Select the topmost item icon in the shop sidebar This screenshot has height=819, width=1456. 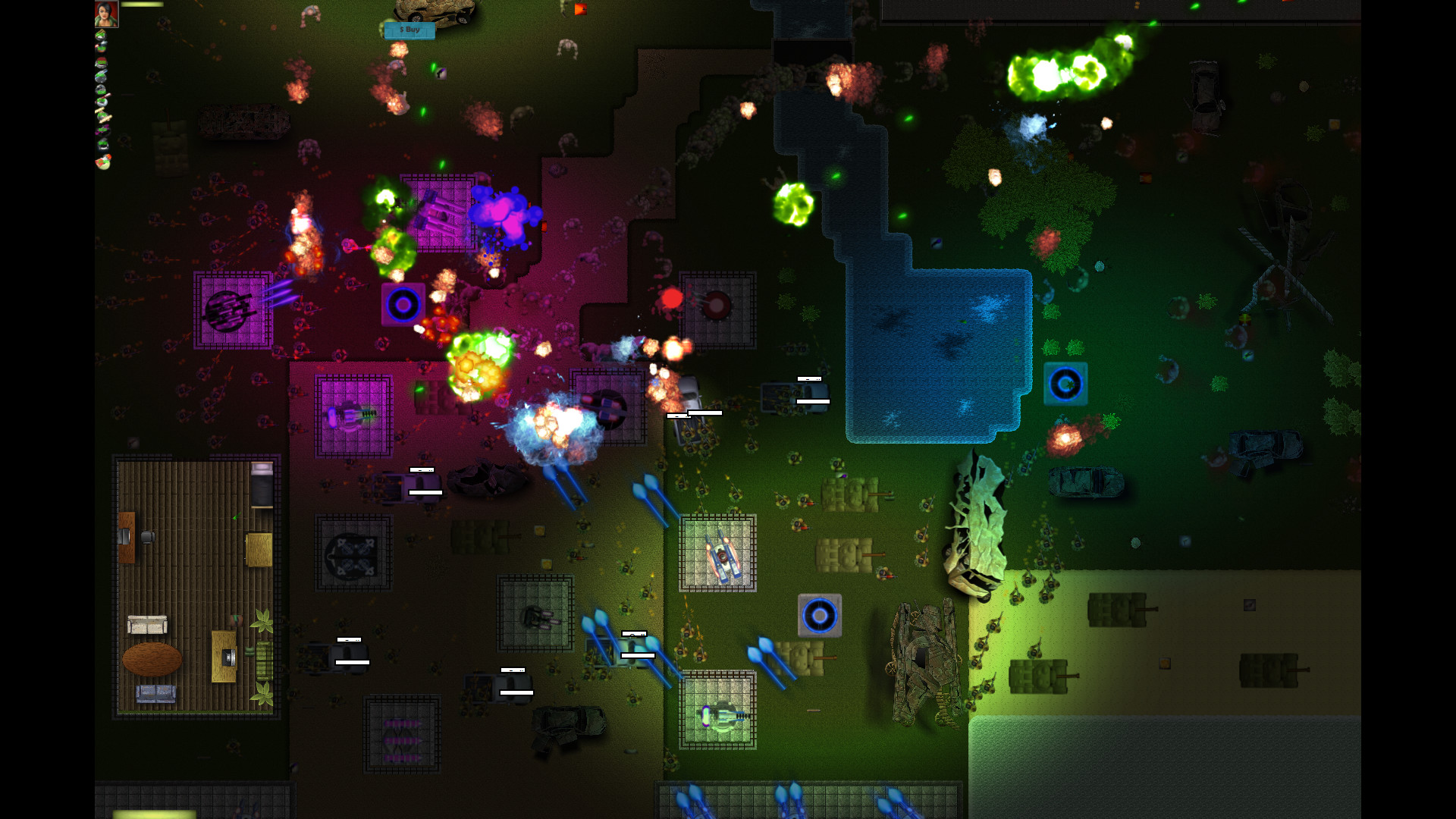click(x=102, y=36)
